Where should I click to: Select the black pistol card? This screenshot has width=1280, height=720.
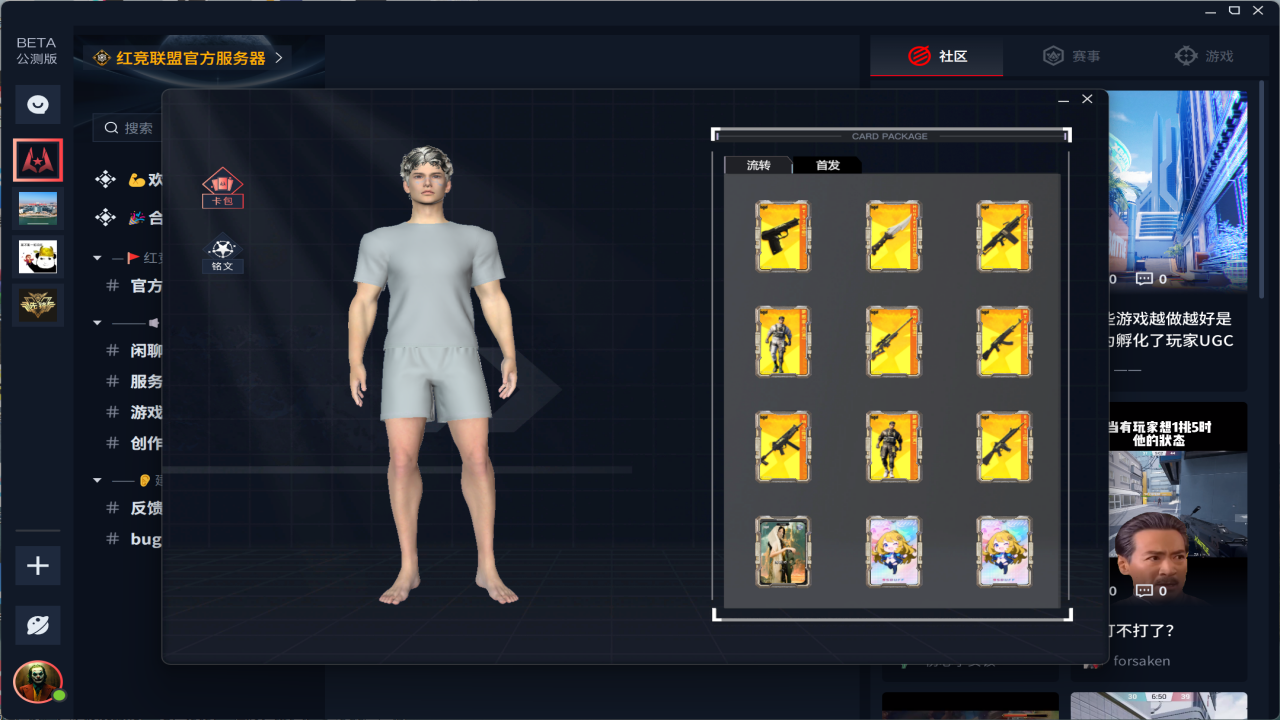[x=783, y=236]
